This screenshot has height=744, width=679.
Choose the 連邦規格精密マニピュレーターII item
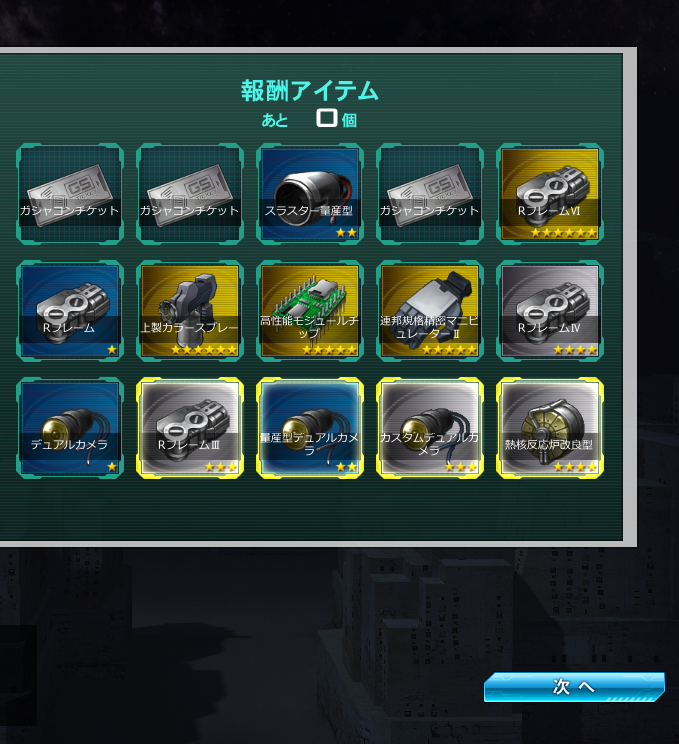430,311
